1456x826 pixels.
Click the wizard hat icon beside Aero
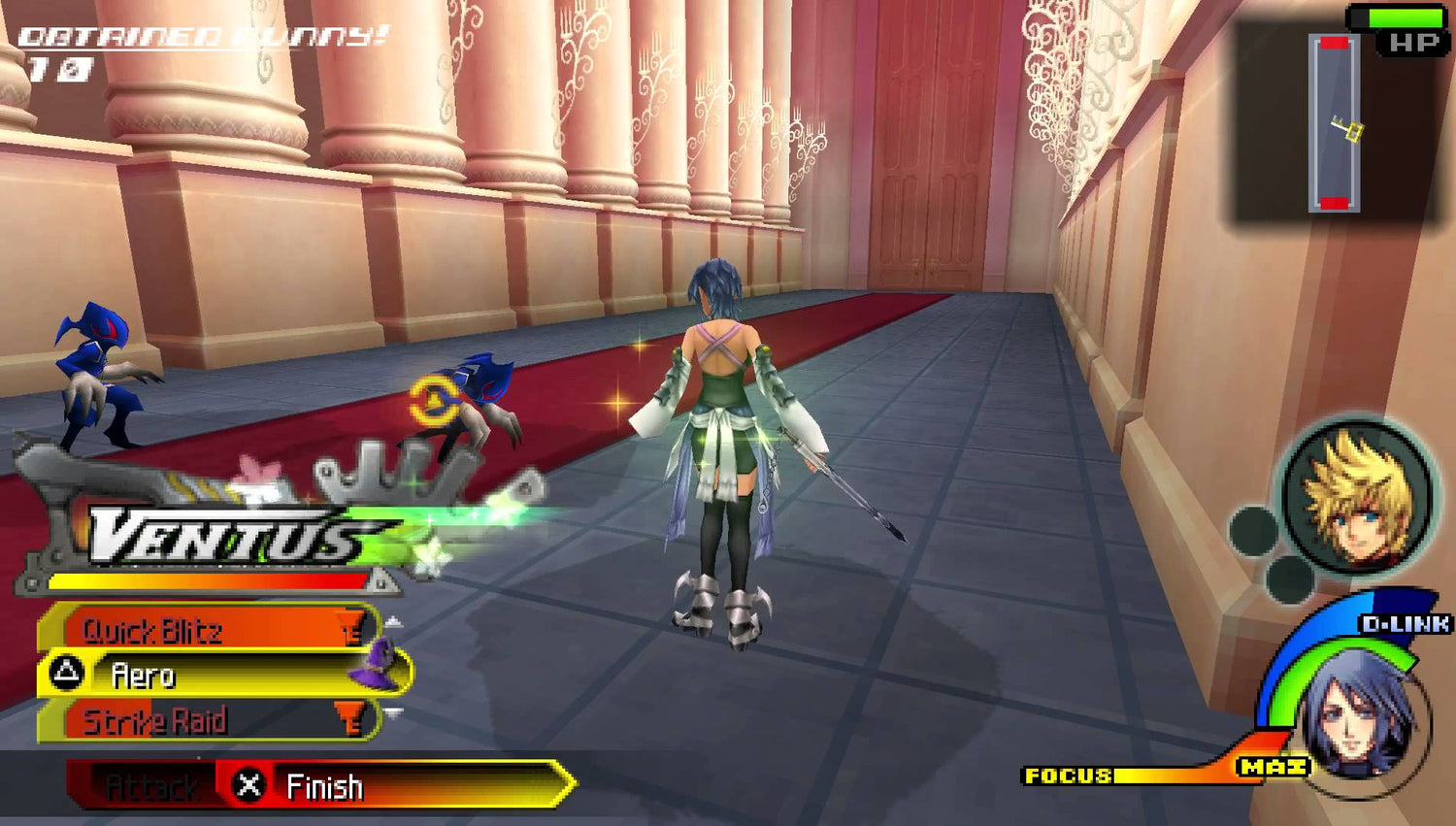[379, 665]
